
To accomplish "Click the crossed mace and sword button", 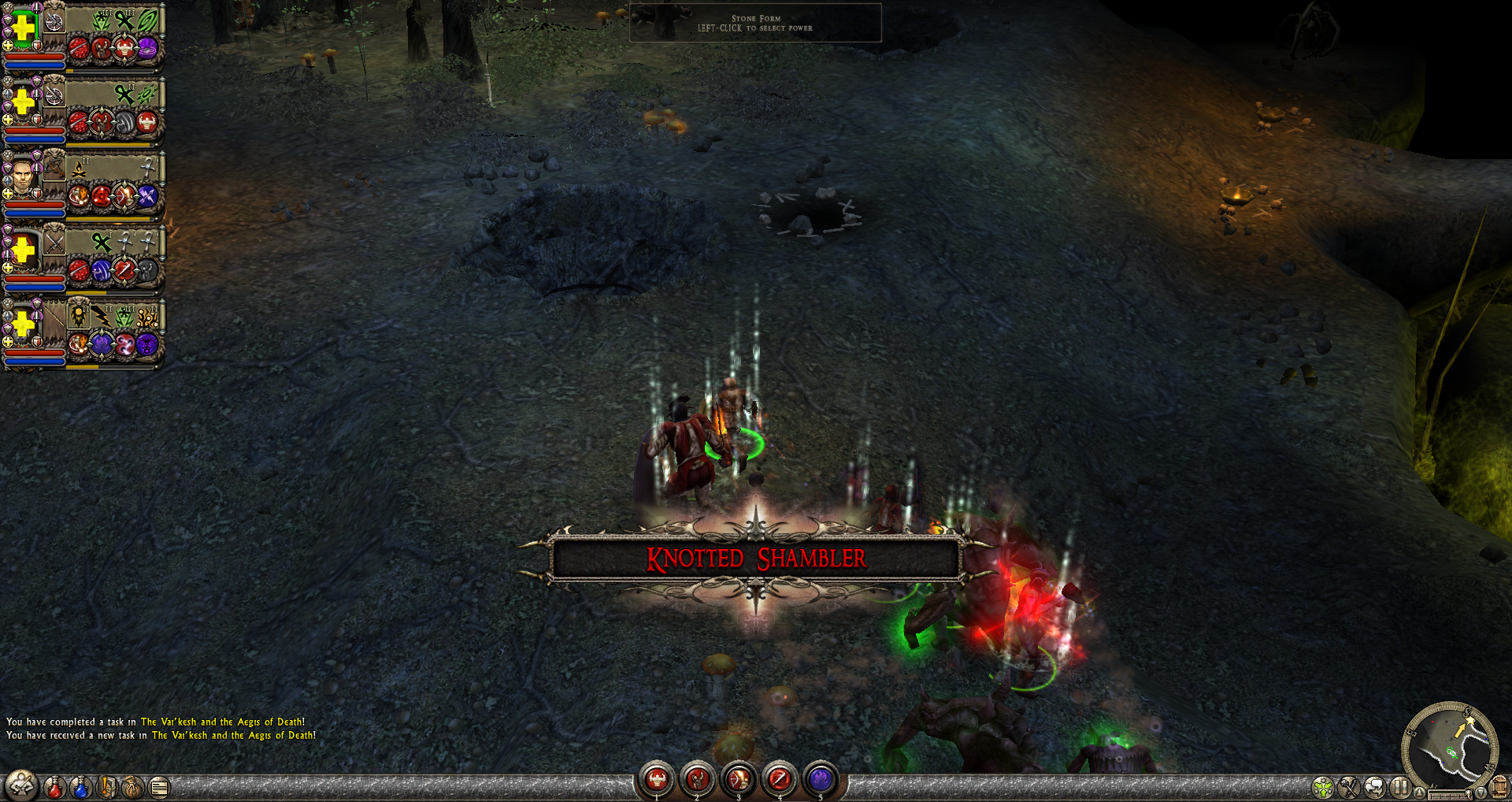I will (x=1349, y=786).
